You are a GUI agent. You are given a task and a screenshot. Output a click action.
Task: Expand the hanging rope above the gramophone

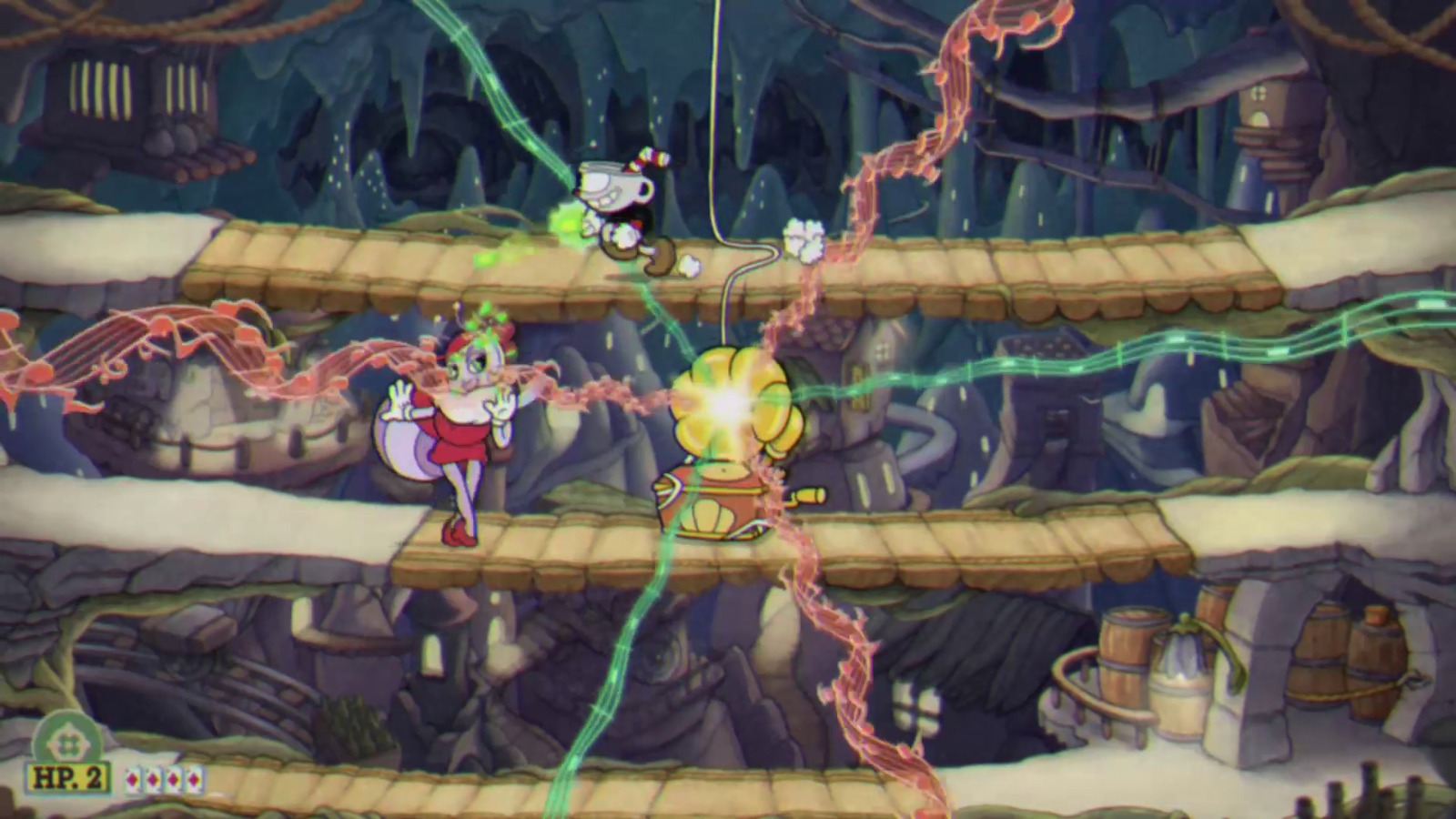719,136
